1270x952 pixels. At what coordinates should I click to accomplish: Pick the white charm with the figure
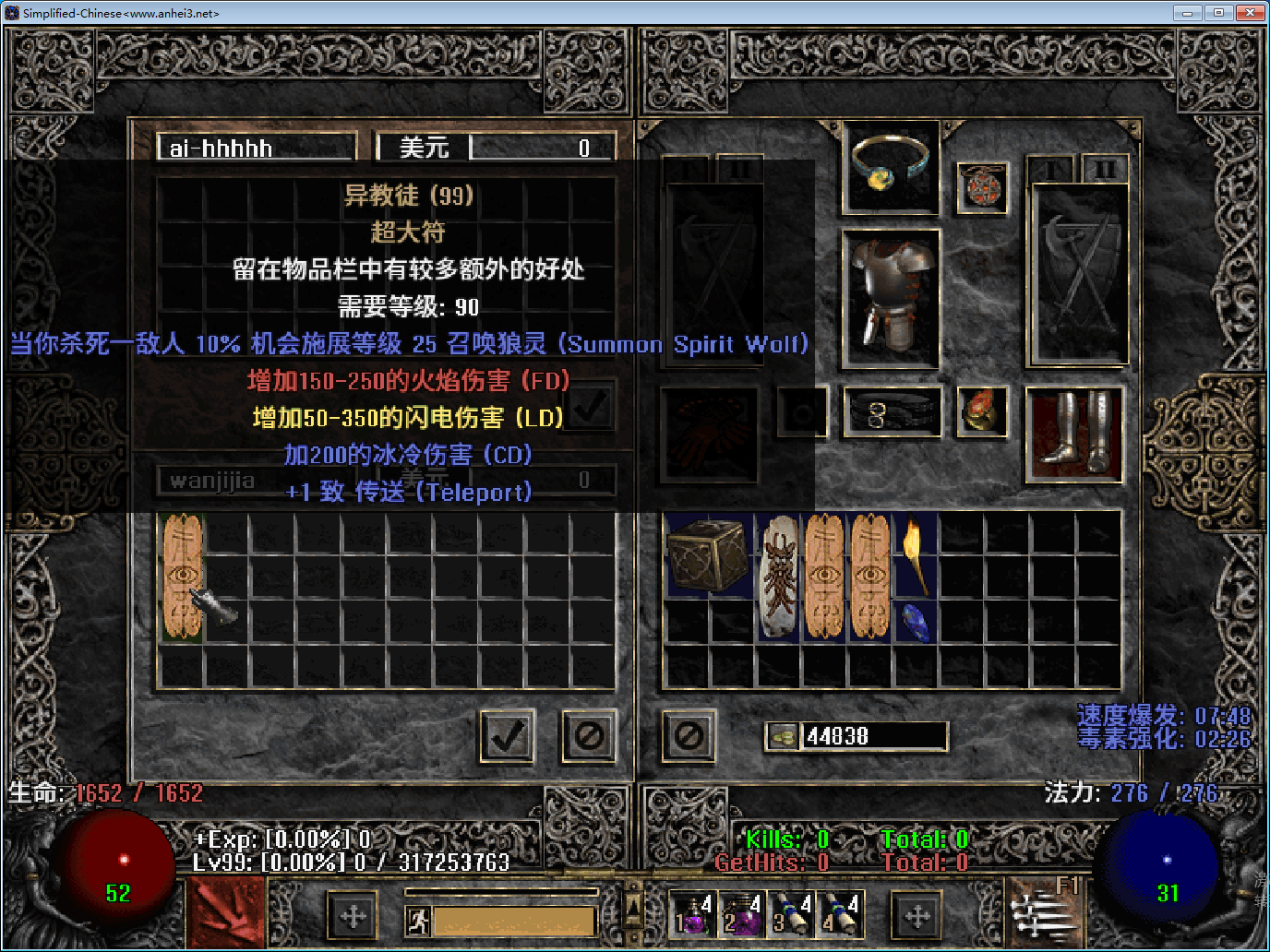pos(779,577)
